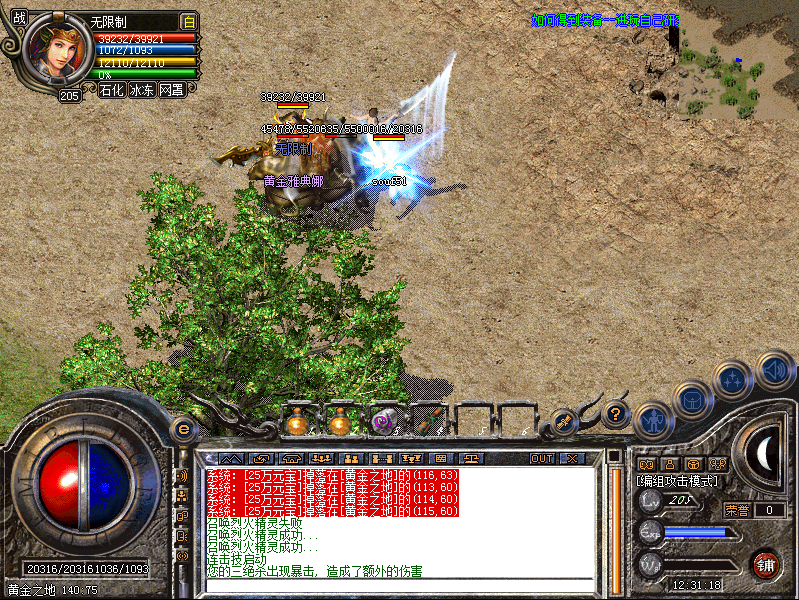This screenshot has height=600, width=799.
Task: Click the round "e" button
Action: (183, 429)
